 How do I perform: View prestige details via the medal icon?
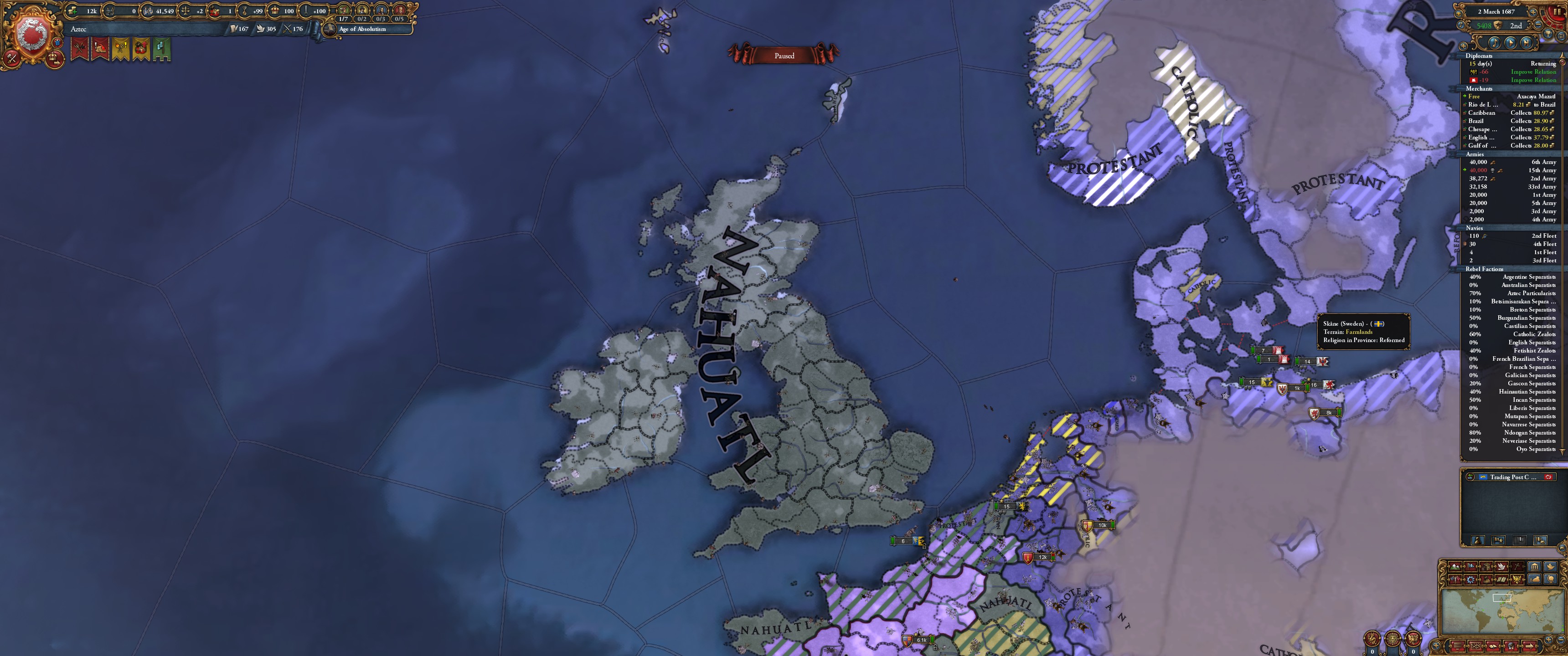coord(244,11)
